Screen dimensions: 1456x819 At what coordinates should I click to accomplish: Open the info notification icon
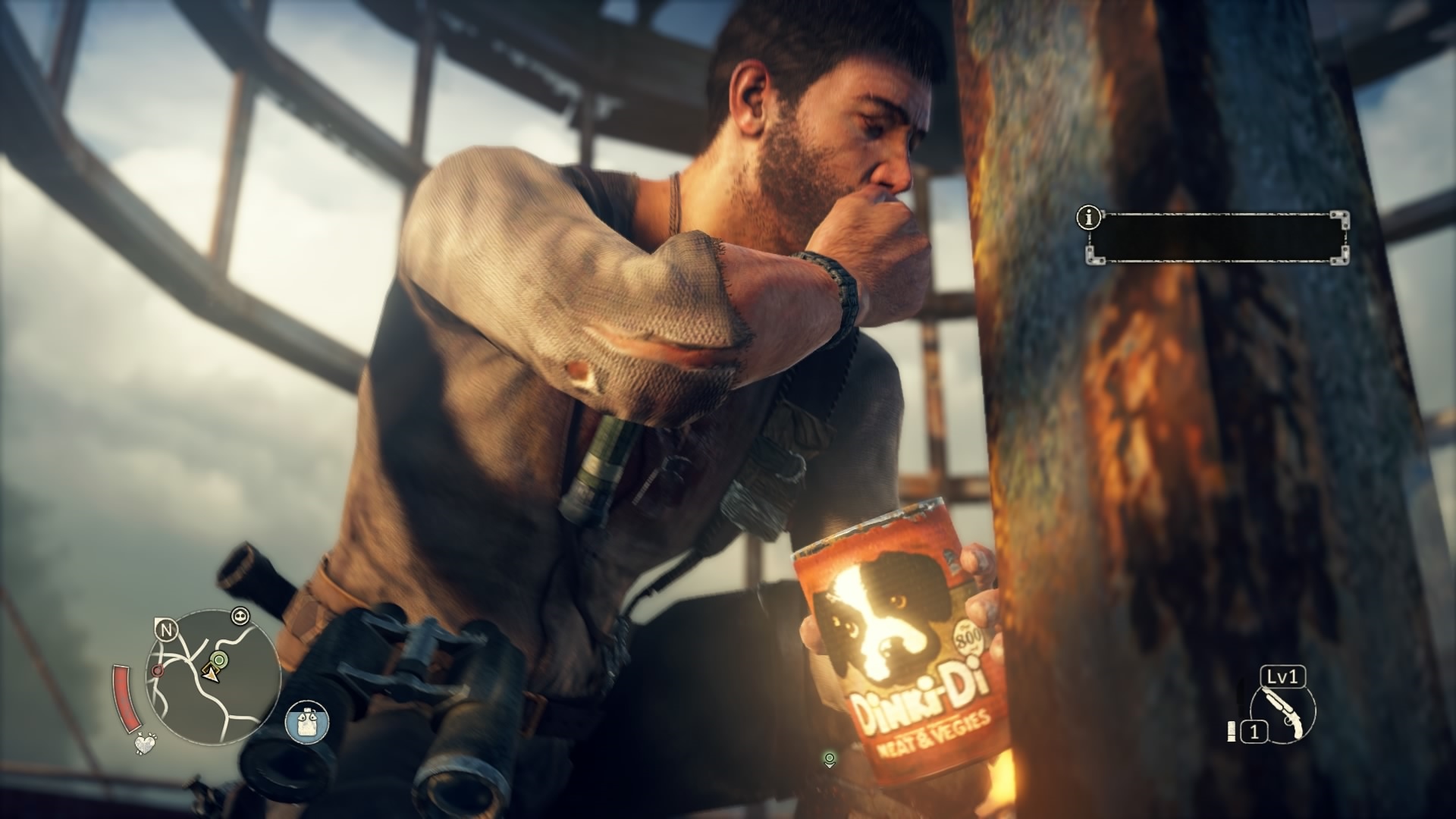pyautogui.click(x=1089, y=218)
